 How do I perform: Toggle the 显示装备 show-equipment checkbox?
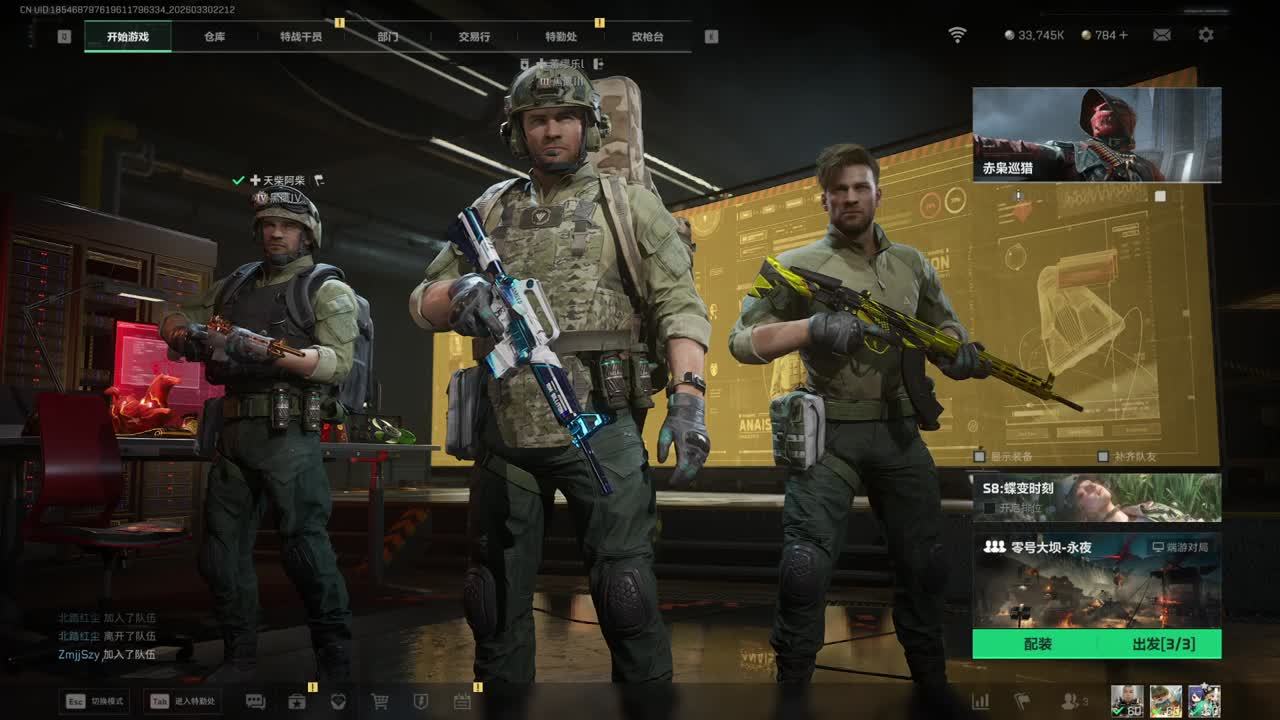click(980, 456)
